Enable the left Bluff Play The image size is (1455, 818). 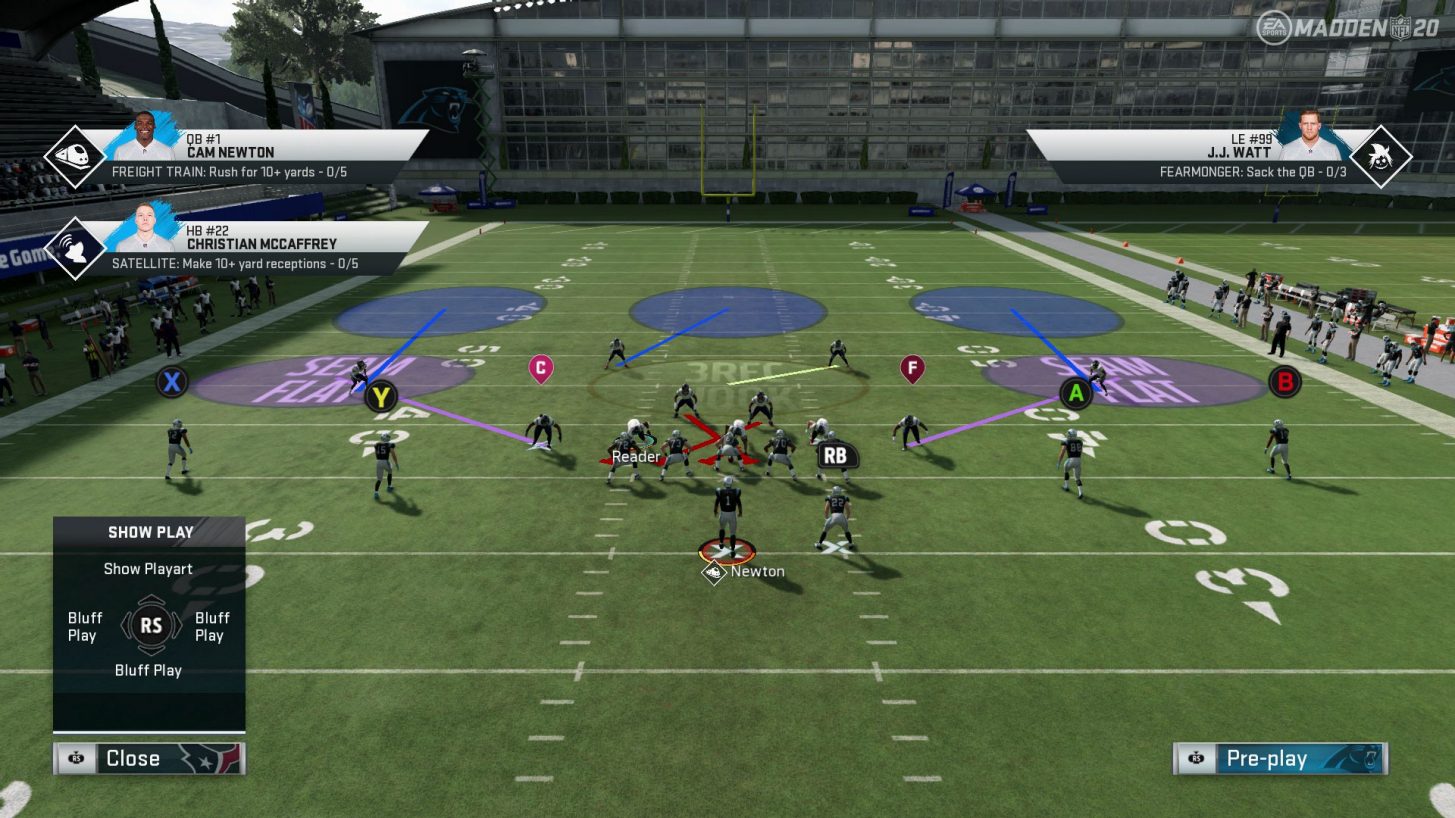pyautogui.click(x=84, y=627)
